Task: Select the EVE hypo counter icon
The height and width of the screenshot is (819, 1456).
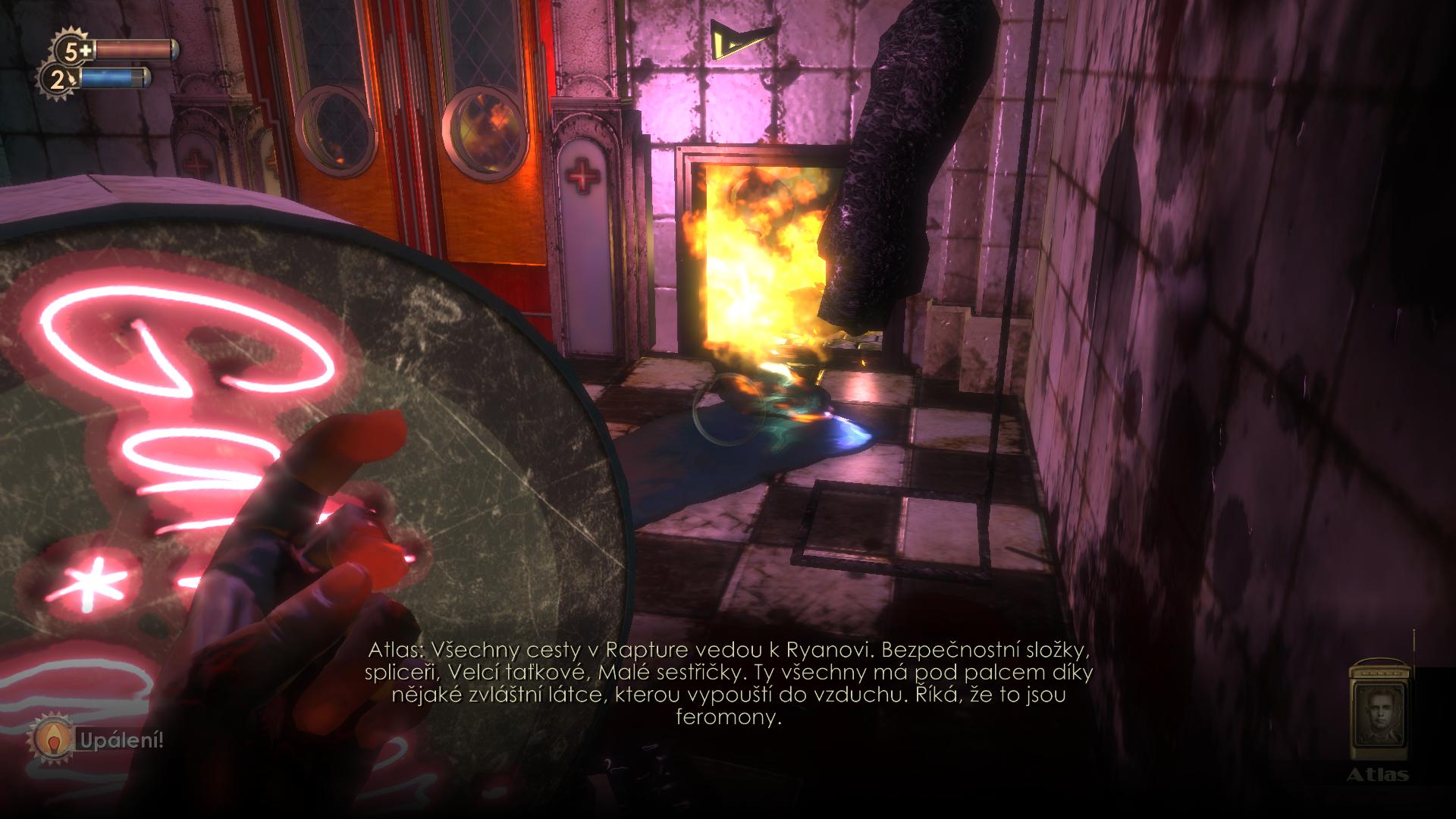Action: [59, 79]
